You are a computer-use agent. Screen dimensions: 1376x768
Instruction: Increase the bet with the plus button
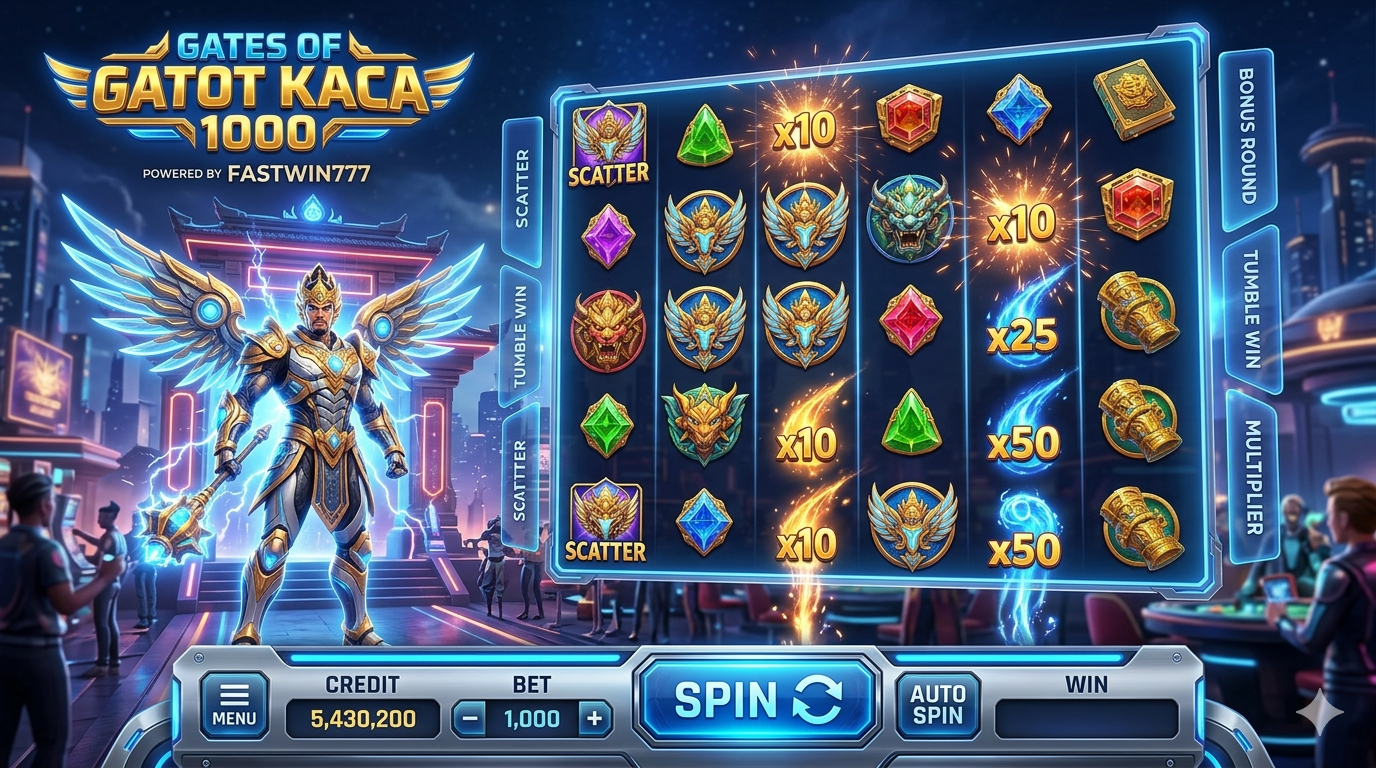595,718
